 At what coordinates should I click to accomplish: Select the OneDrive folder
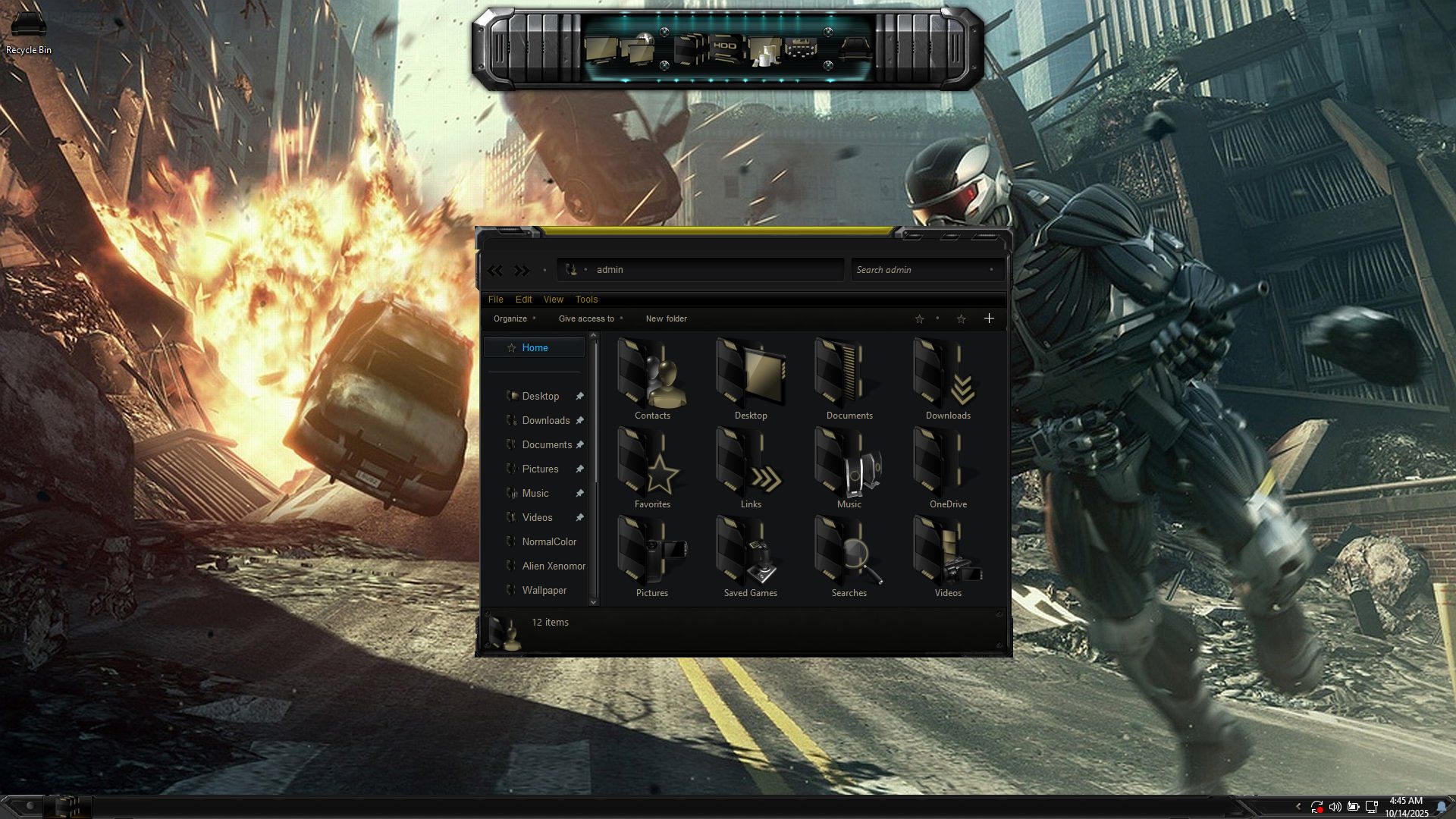[947, 468]
